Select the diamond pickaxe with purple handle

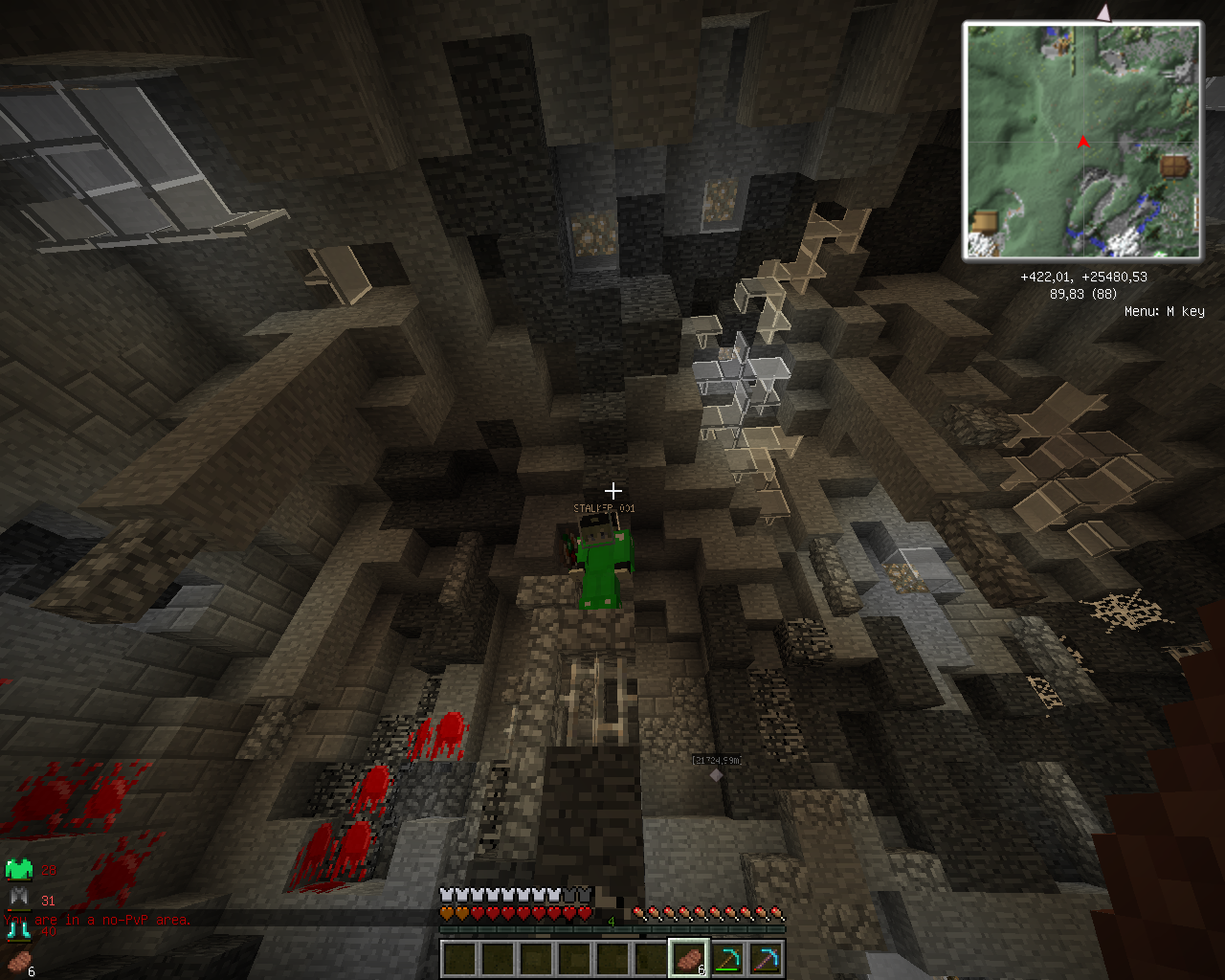click(766, 959)
